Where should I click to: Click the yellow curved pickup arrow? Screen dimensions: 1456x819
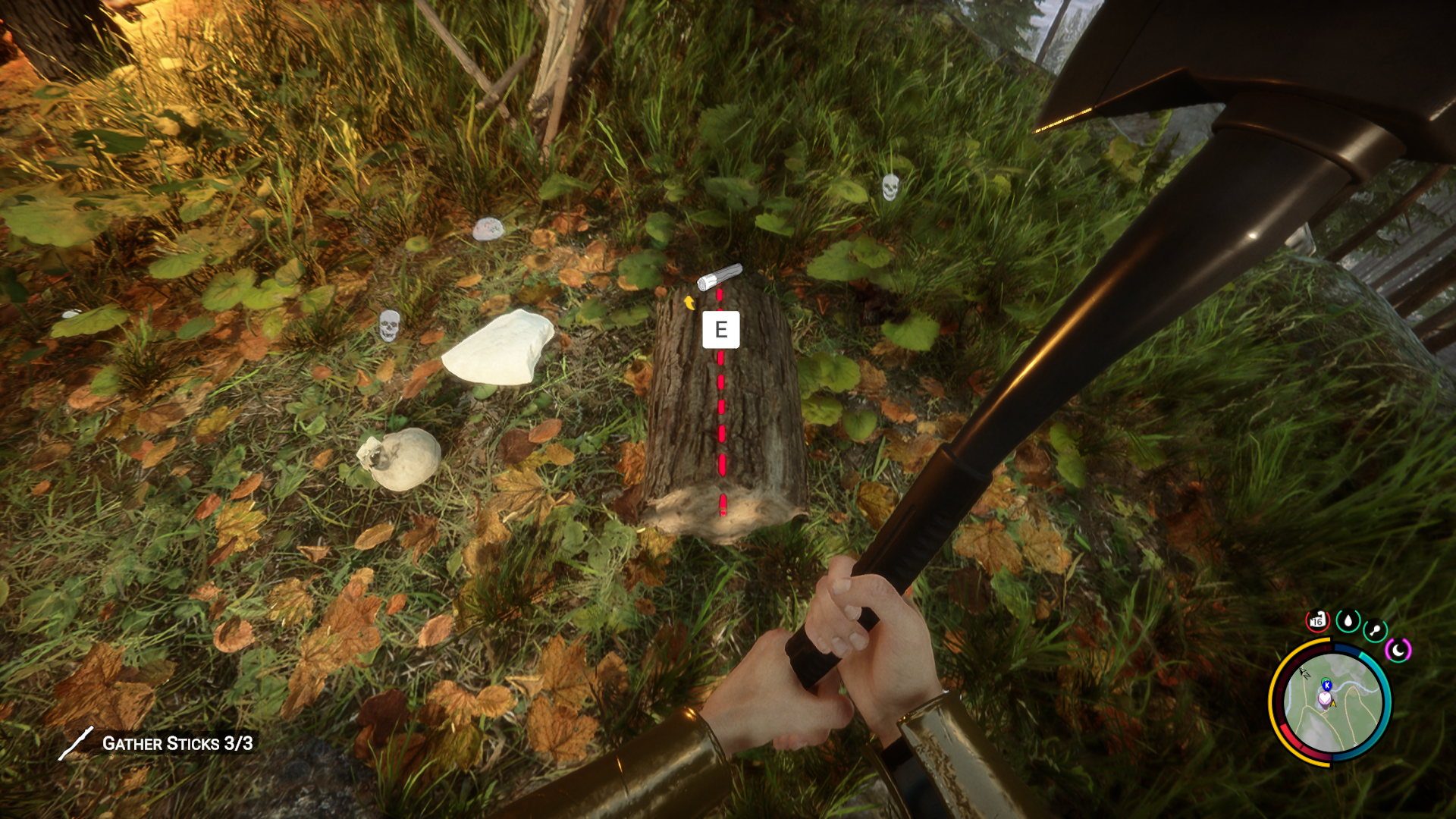tap(690, 303)
